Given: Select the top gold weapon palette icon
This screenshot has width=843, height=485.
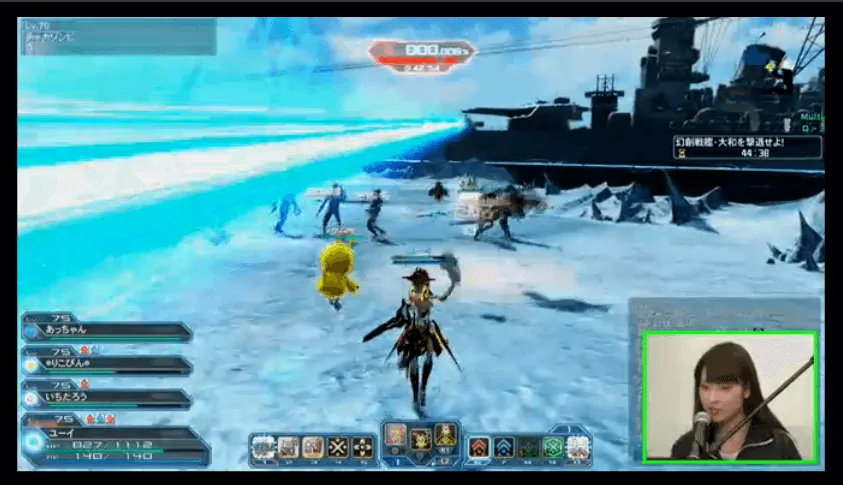Looking at the screenshot, I should tap(445, 433).
